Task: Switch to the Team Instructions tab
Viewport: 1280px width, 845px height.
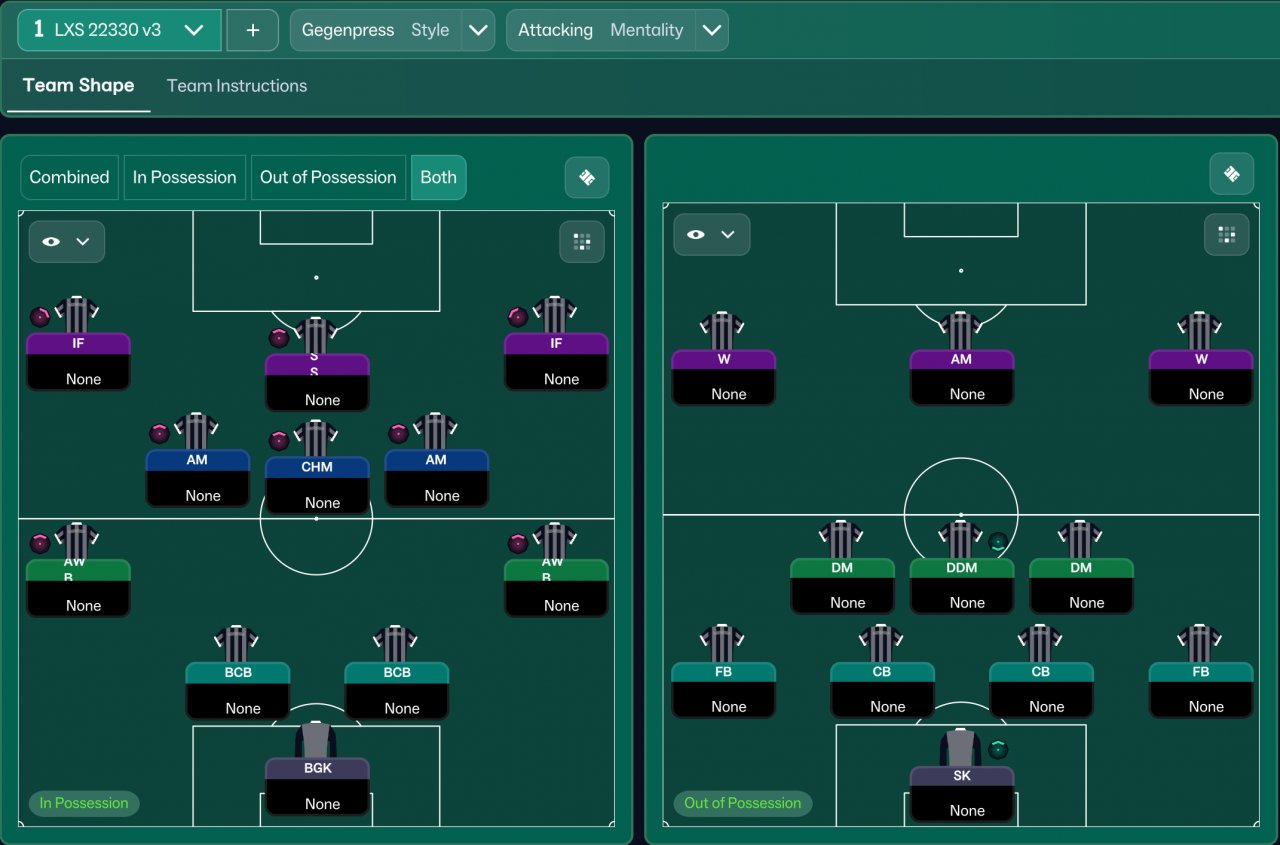Action: pyautogui.click(x=237, y=86)
